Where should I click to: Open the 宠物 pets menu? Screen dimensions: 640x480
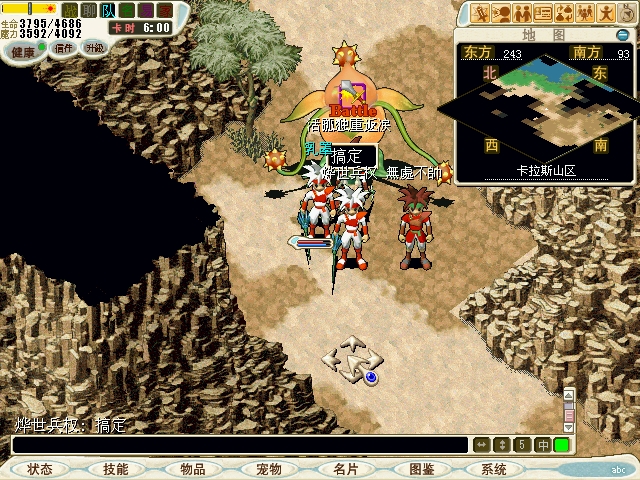pyautogui.click(x=268, y=469)
